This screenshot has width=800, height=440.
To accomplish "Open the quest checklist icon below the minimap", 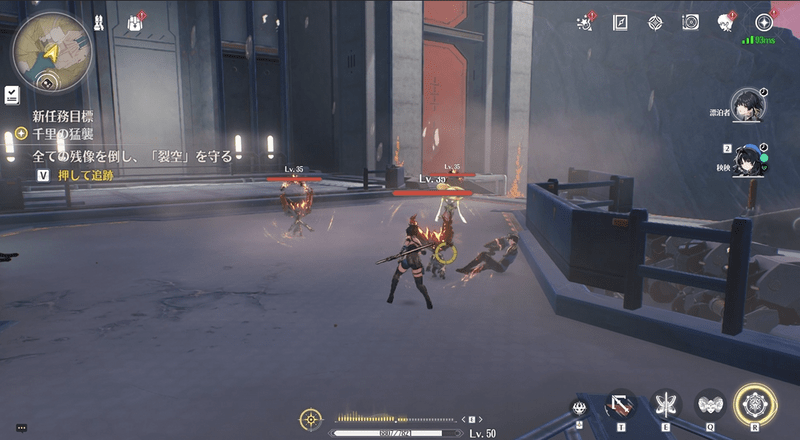I will [x=10, y=94].
